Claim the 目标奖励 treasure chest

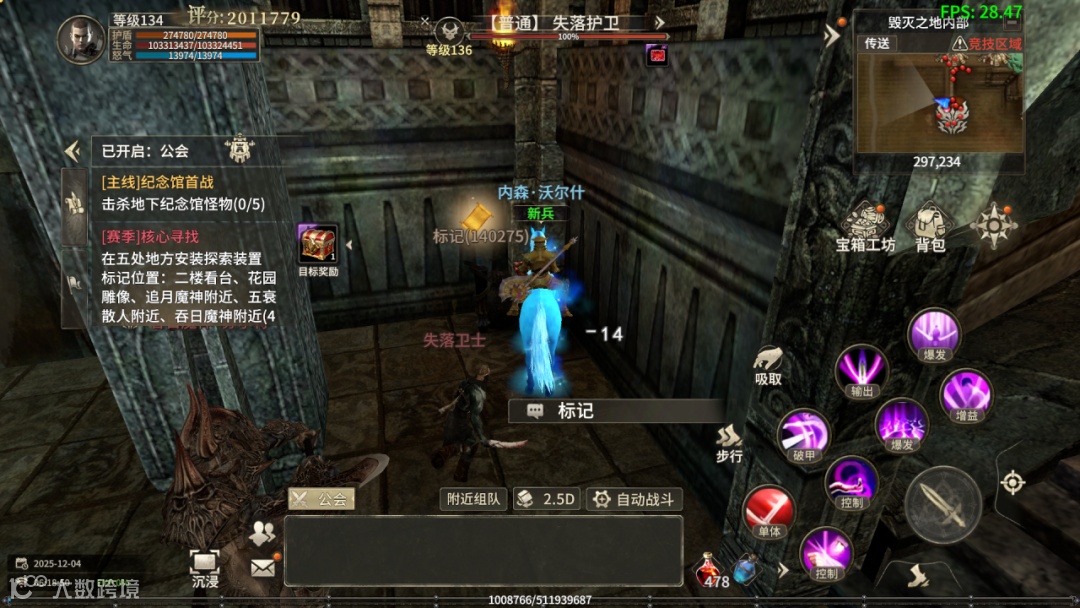317,246
